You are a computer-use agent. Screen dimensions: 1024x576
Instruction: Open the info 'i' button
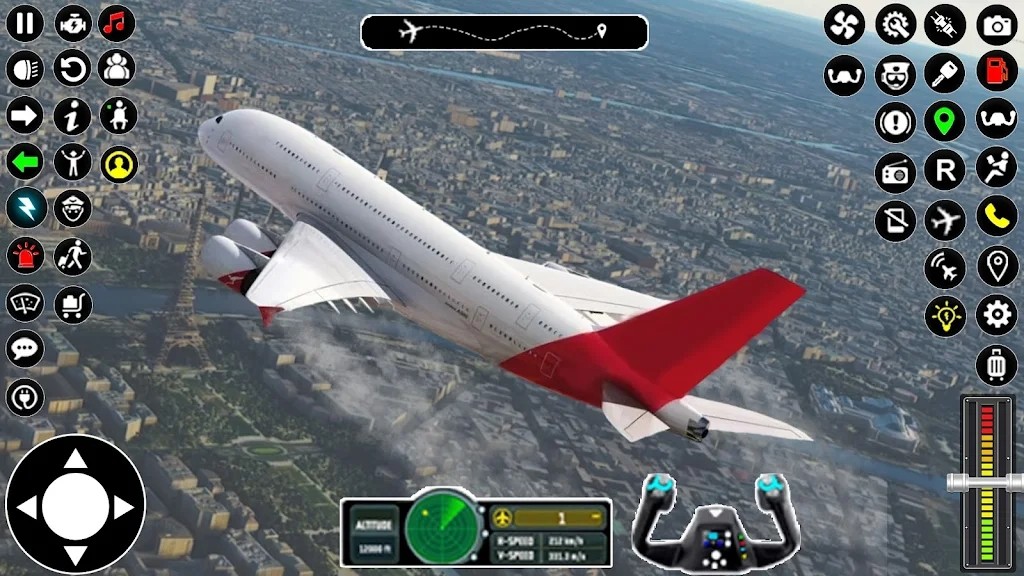click(x=72, y=115)
